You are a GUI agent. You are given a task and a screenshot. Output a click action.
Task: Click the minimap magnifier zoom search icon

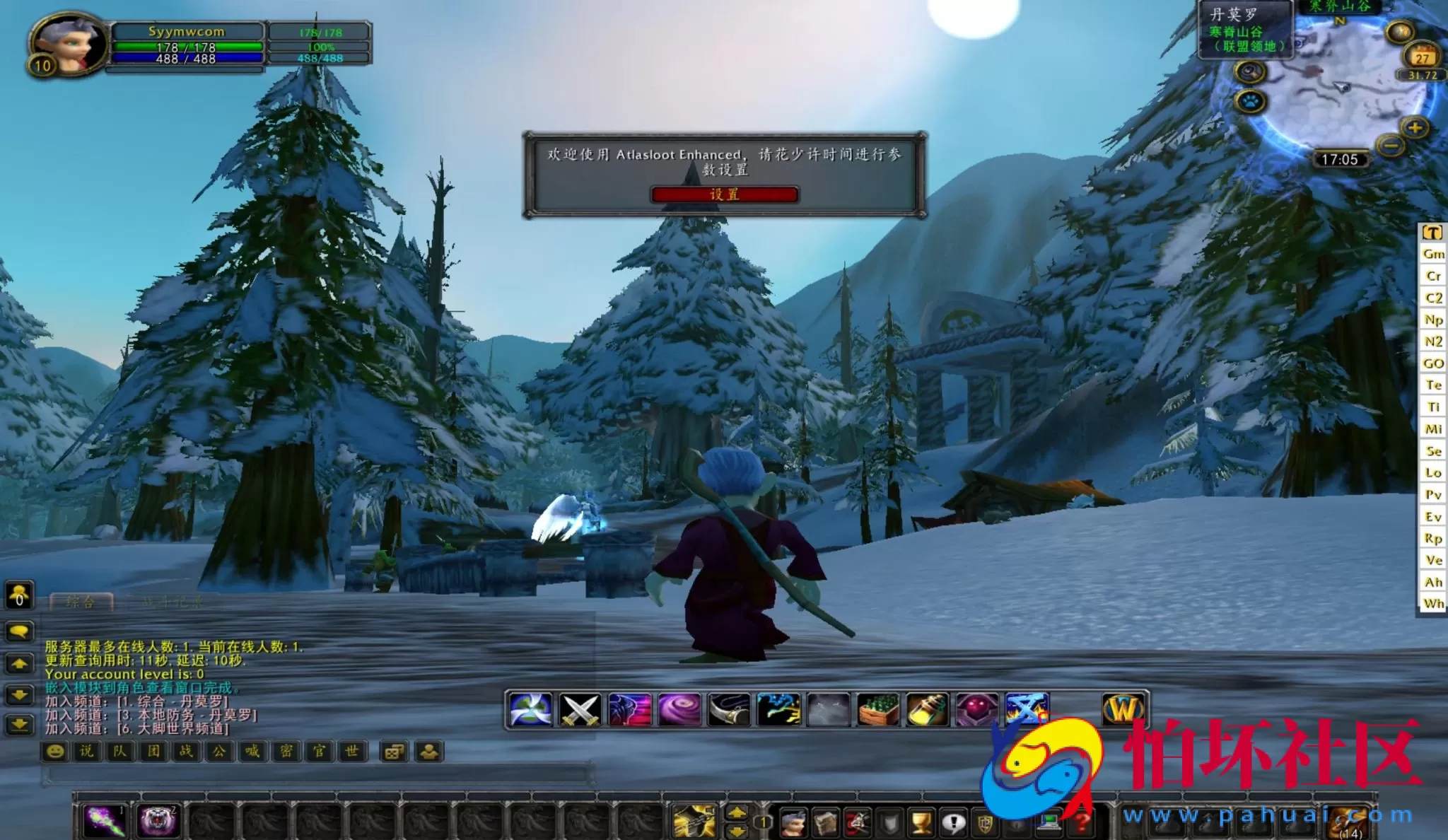pyautogui.click(x=1250, y=72)
